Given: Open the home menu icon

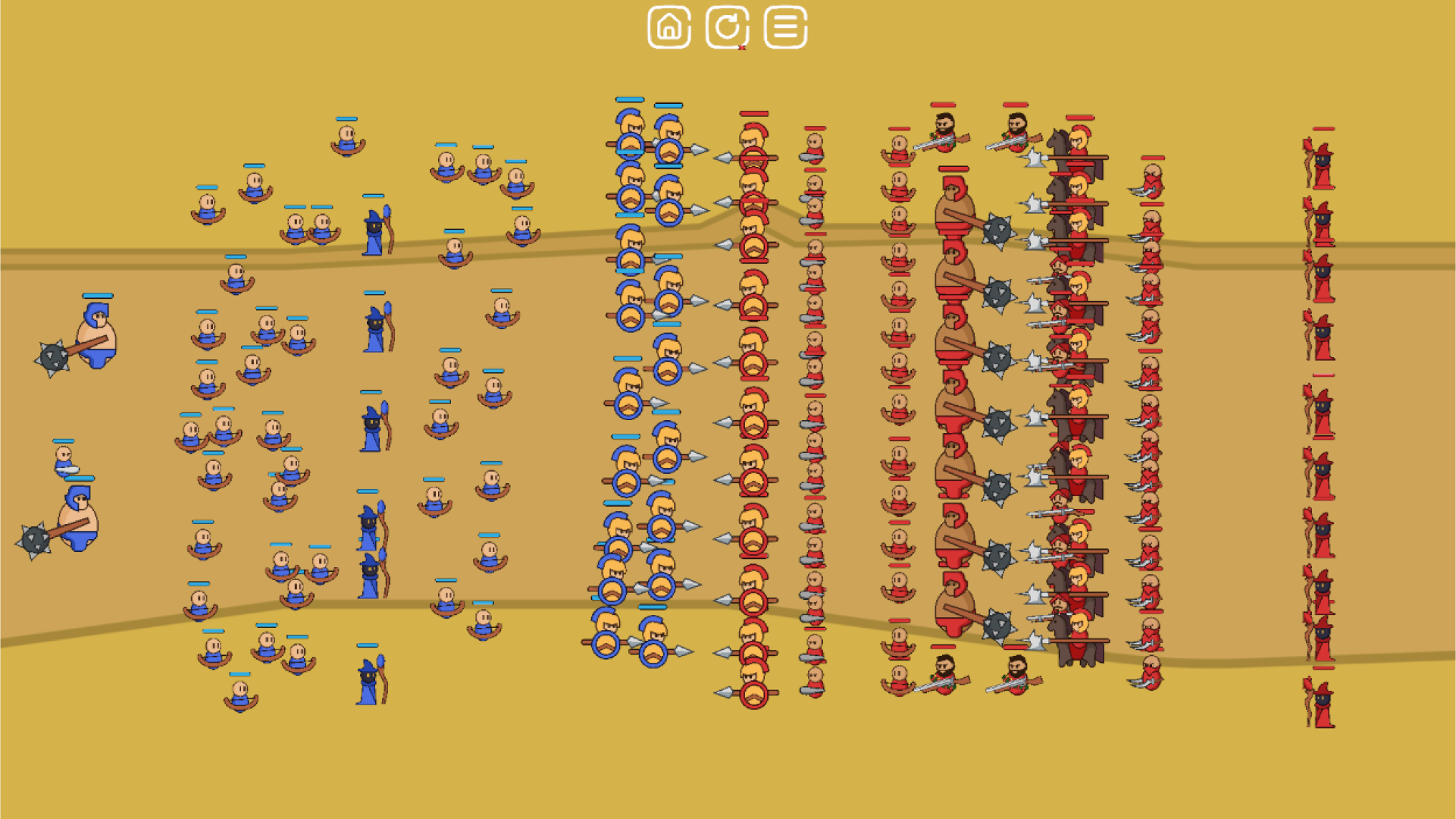Looking at the screenshot, I should coord(668,28).
